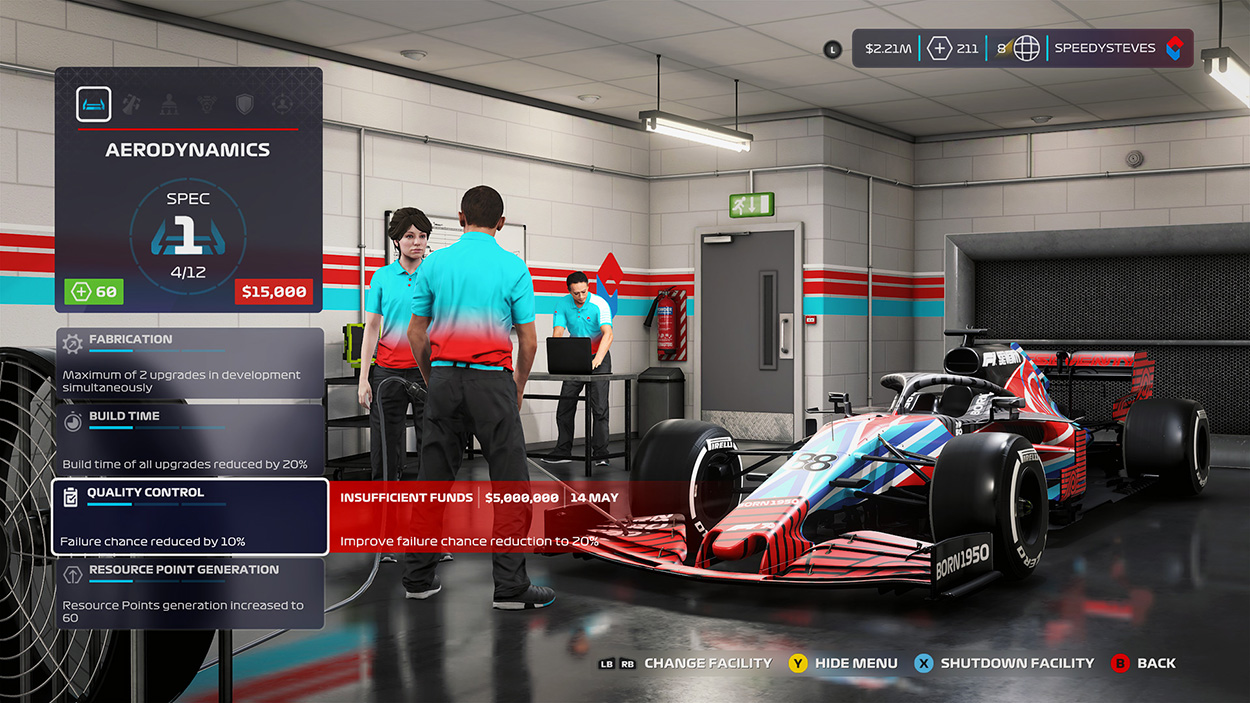Open the shield durability facility tab
The height and width of the screenshot is (703, 1250).
coord(245,104)
